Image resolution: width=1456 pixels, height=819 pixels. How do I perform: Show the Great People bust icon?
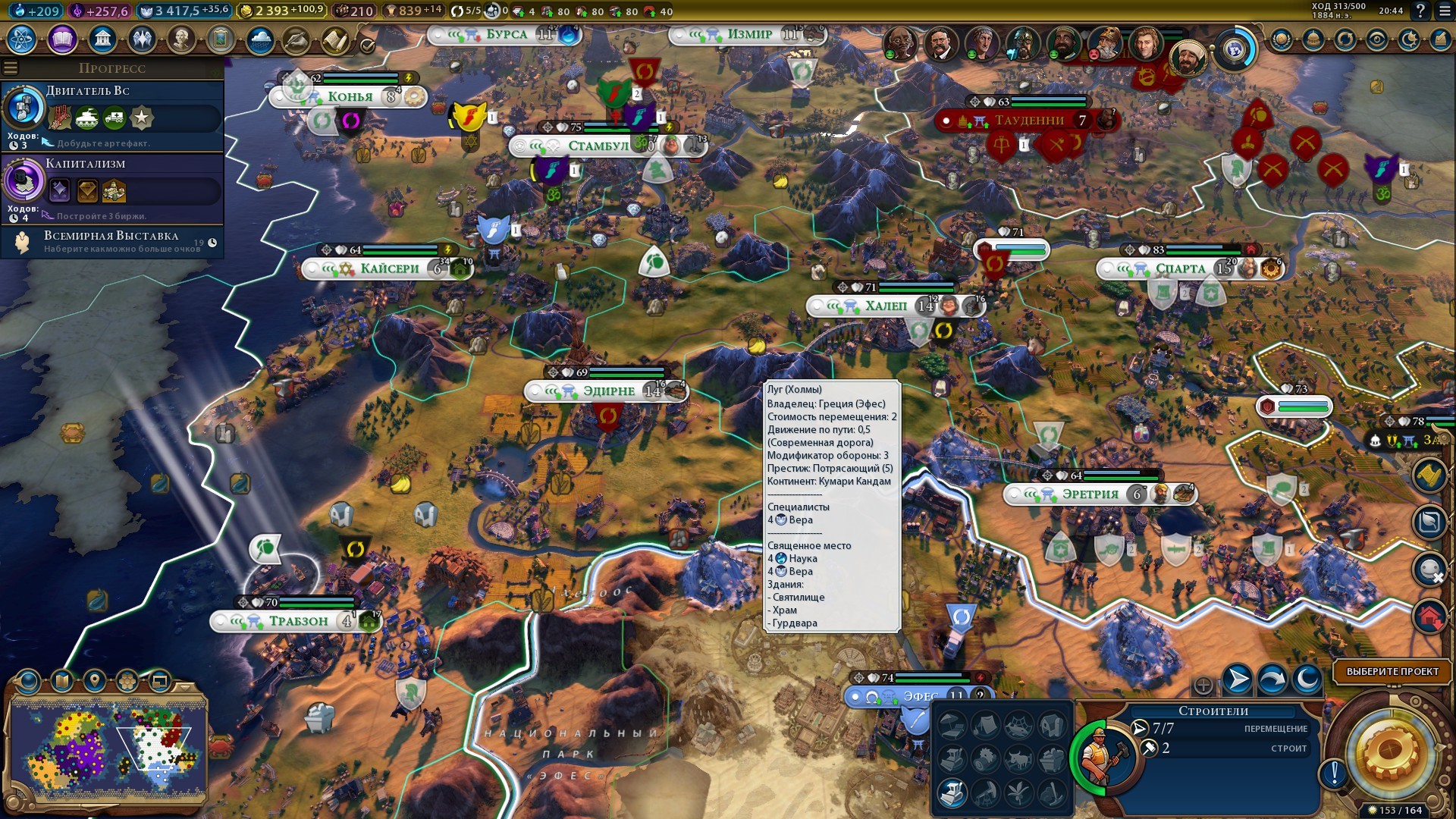[181, 39]
